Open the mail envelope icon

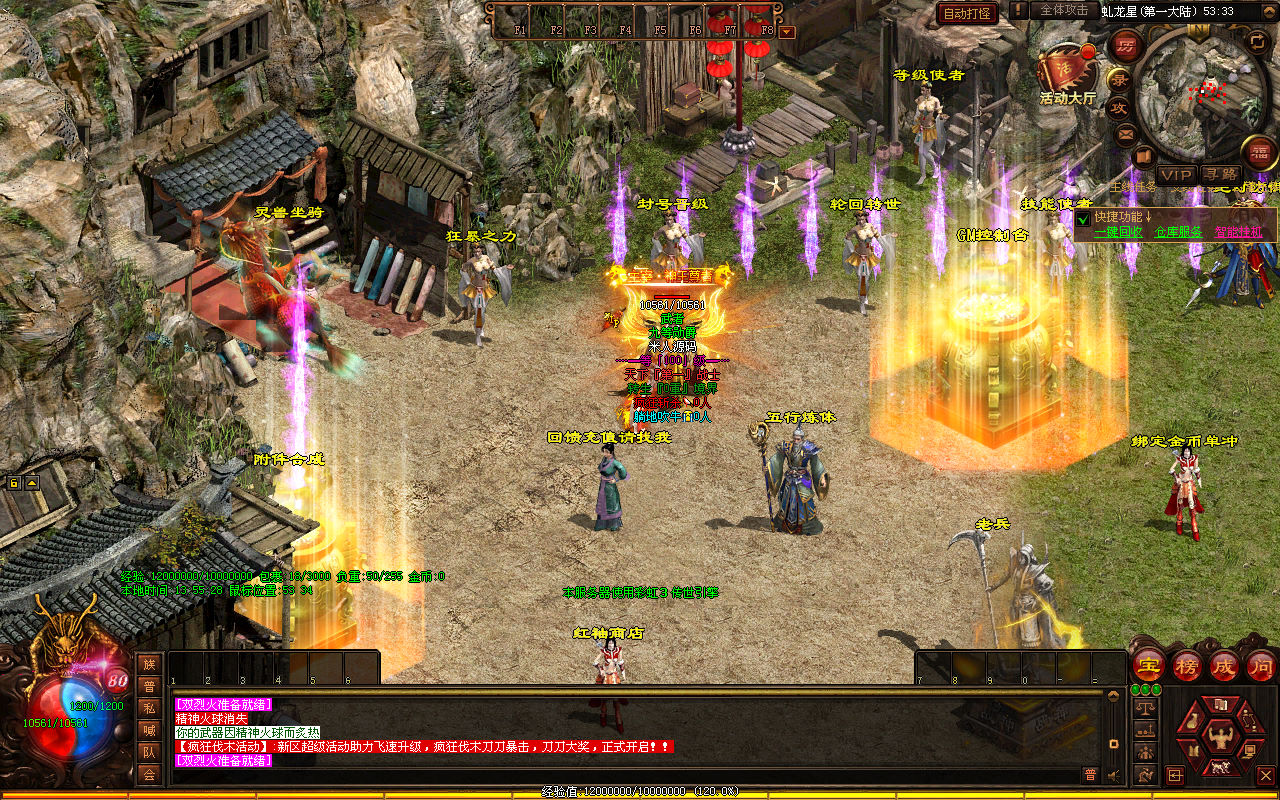tap(1126, 133)
